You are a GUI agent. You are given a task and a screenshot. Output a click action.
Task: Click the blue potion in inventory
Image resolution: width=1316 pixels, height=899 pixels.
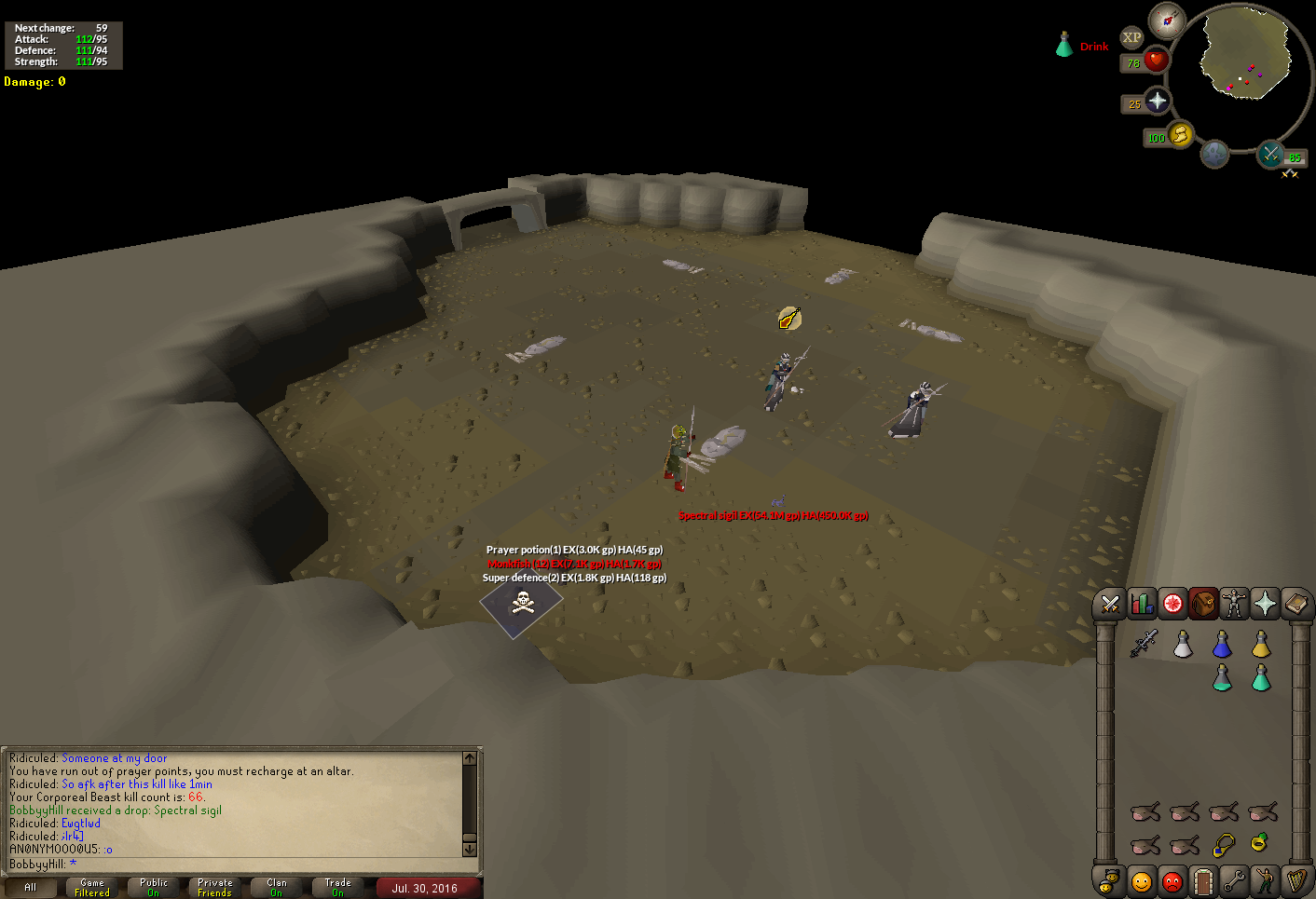coord(1222,645)
